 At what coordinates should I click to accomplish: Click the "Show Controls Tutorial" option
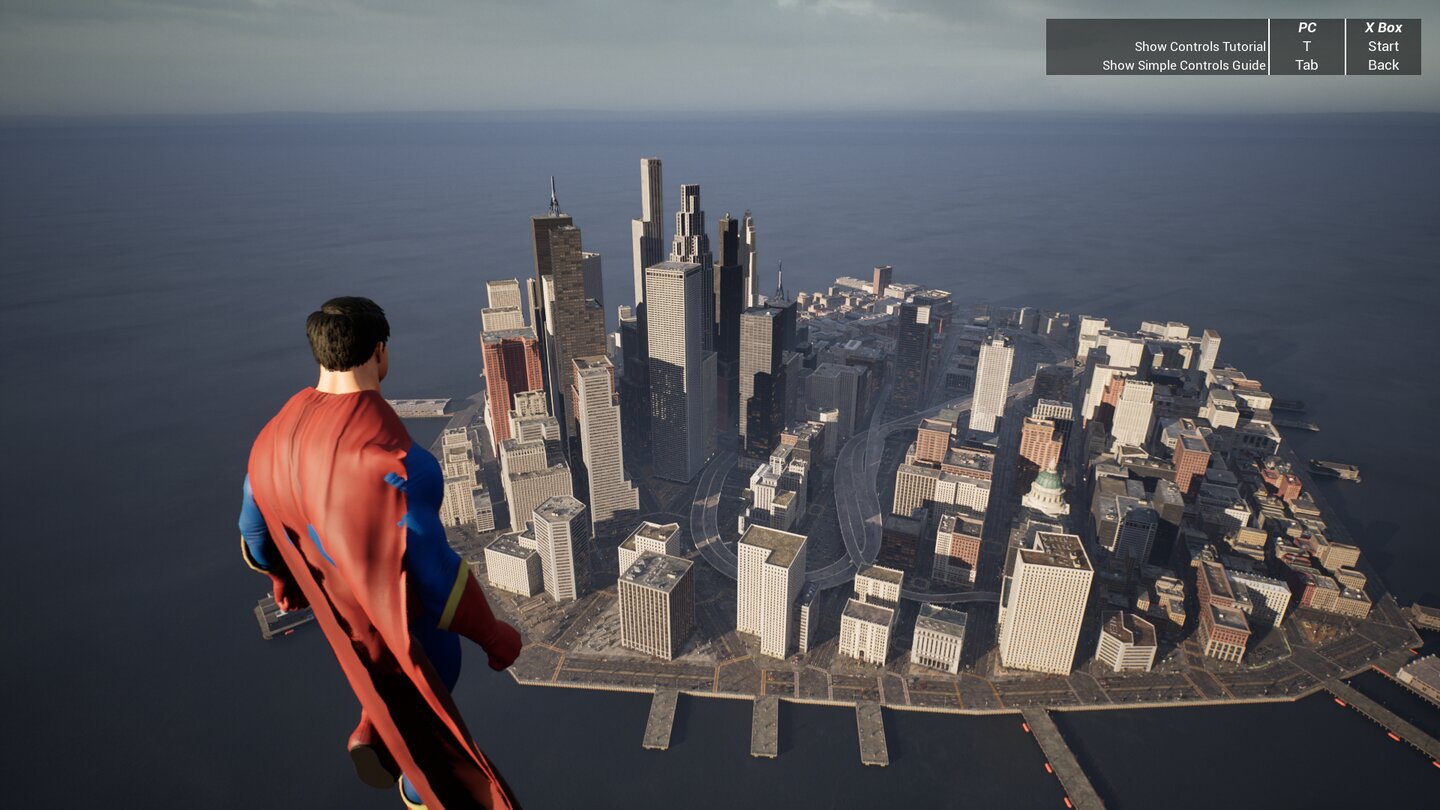click(1198, 46)
